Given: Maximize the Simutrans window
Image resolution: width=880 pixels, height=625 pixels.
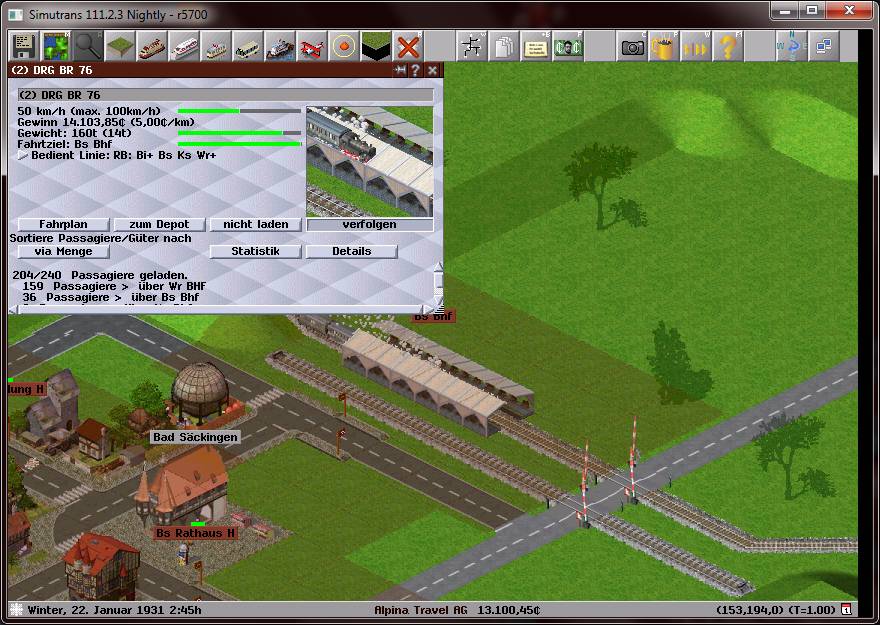Looking at the screenshot, I should coord(811,11).
